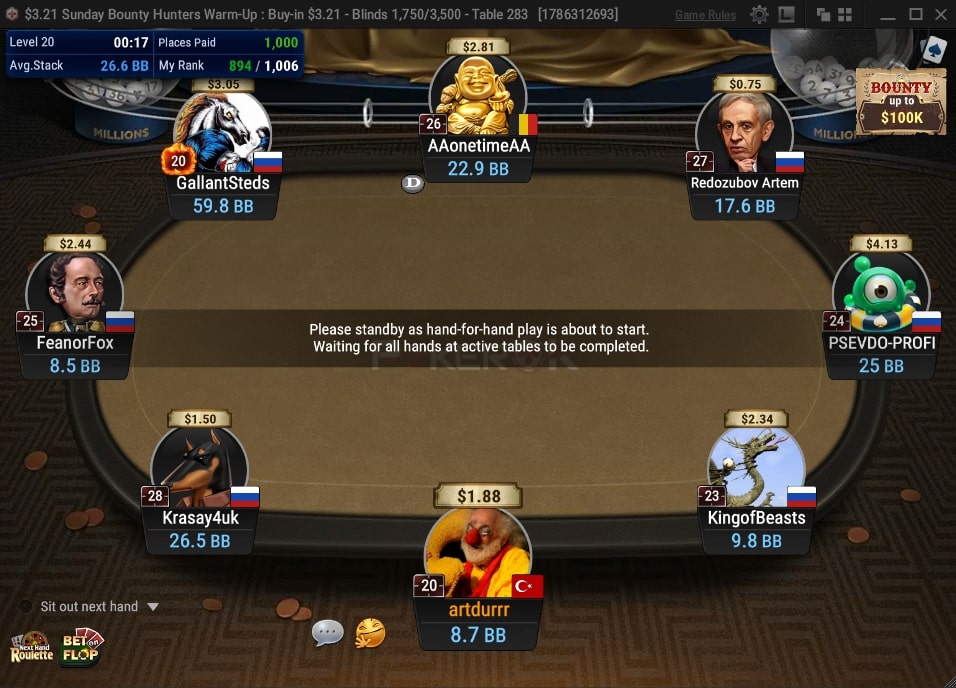The width and height of the screenshot is (956, 688).
Task: Minimize the poker table window
Action: pyautogui.click(x=888, y=15)
